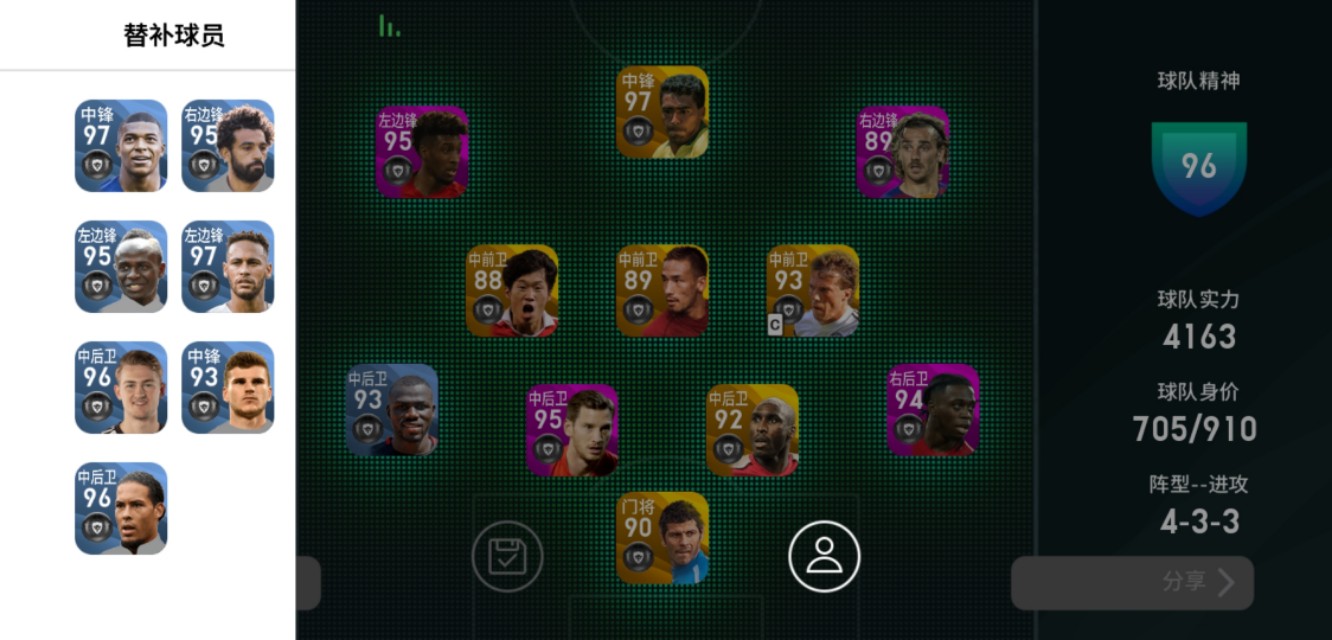Choose substitute 中锋 93 card
This screenshot has width=1332, height=640.
(228, 388)
